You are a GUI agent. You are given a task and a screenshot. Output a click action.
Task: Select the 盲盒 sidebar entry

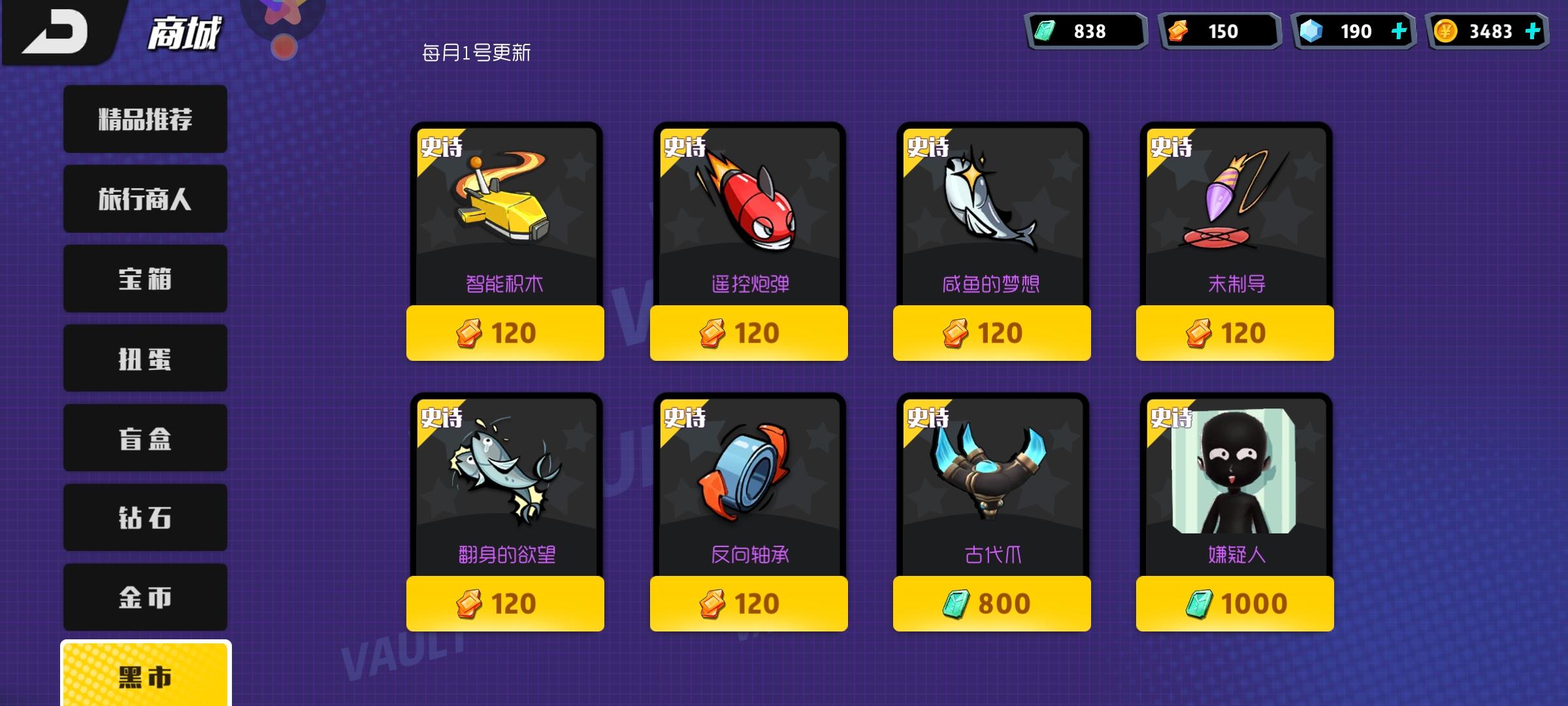coord(144,438)
